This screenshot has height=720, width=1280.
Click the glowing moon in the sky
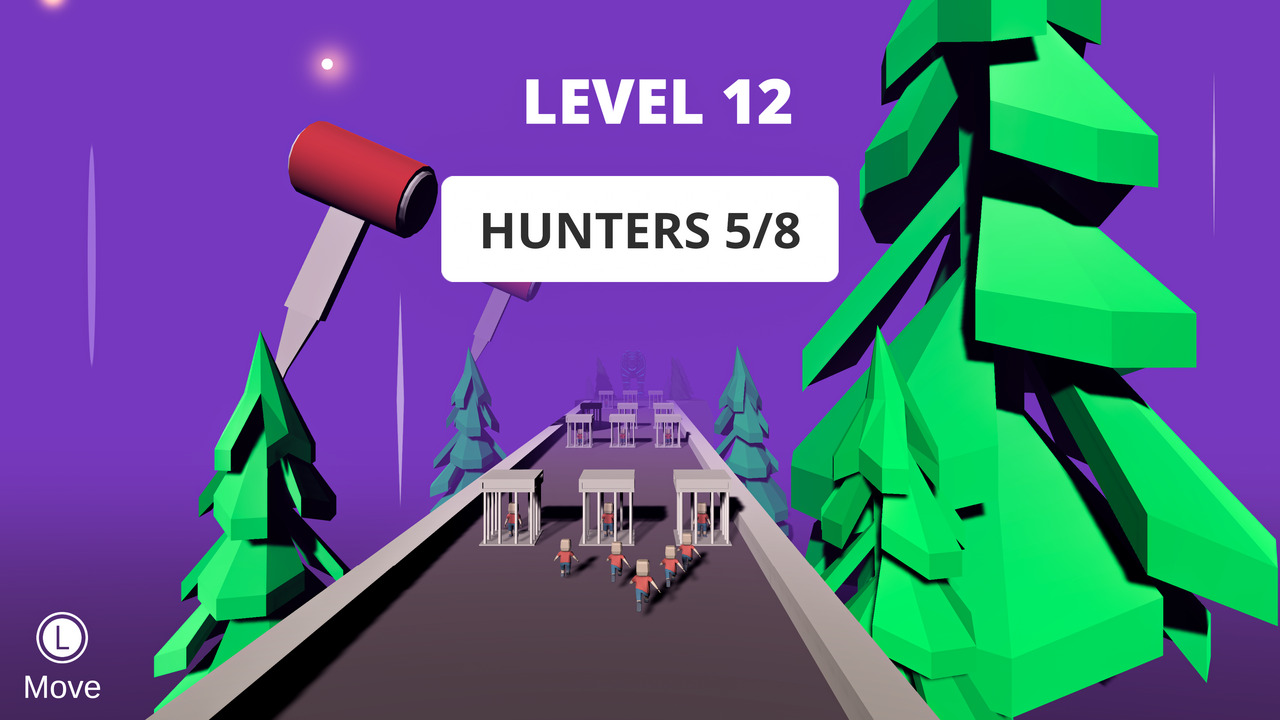pyautogui.click(x=325, y=64)
